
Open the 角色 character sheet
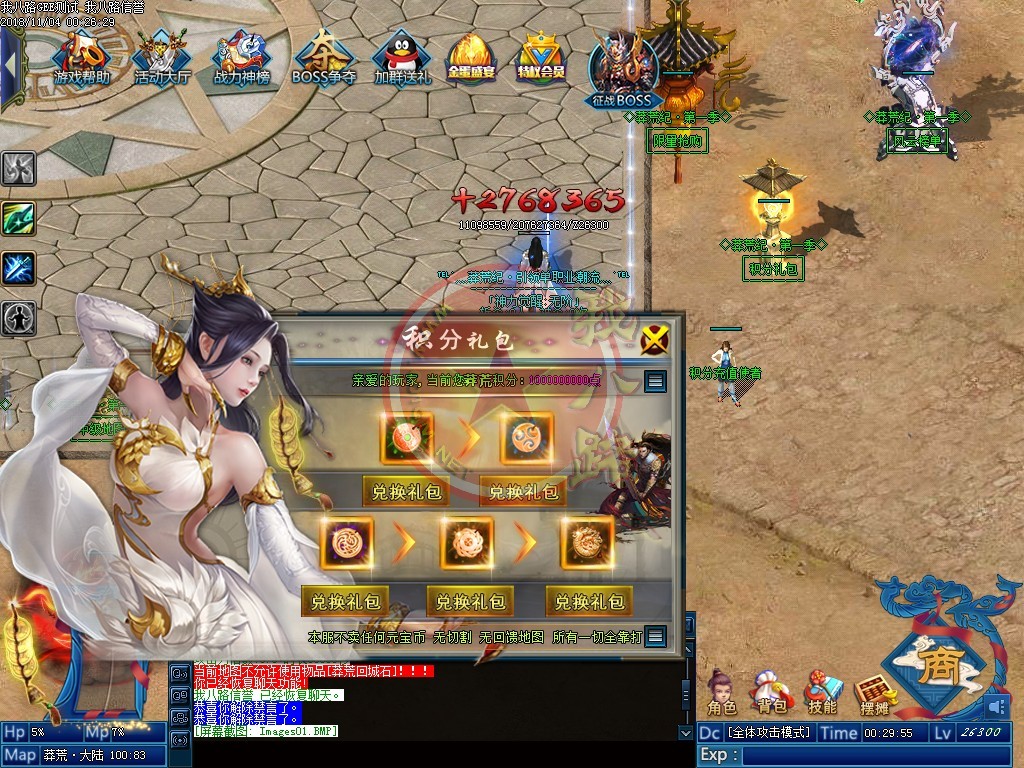[x=721, y=692]
